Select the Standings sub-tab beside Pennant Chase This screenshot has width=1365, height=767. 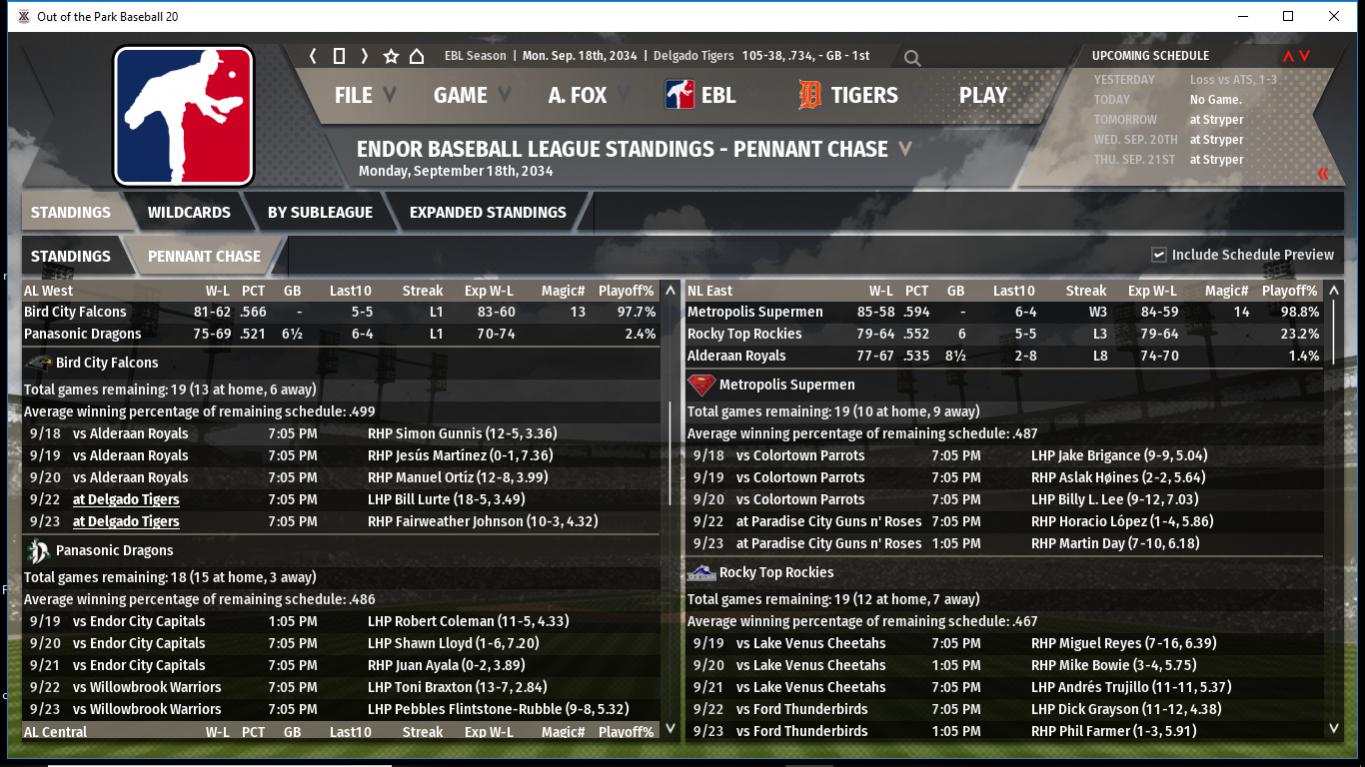click(71, 256)
